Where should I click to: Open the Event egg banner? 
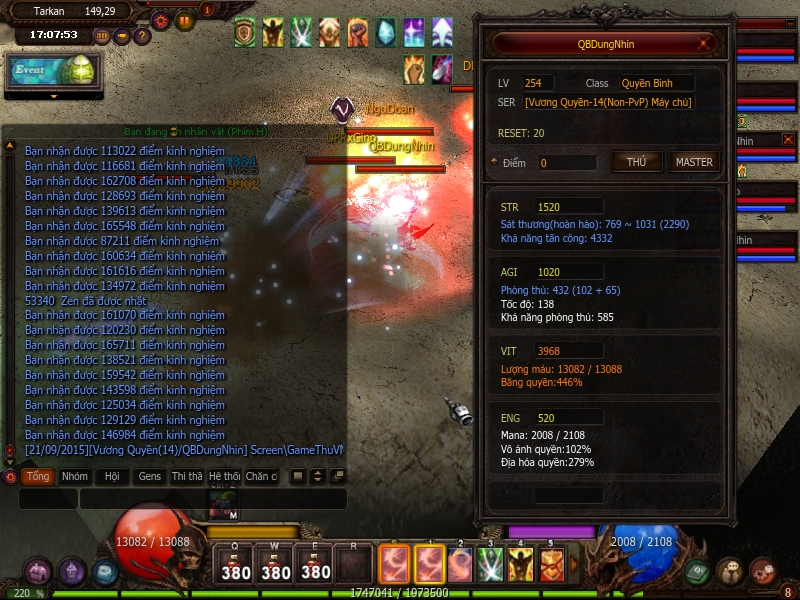53,71
